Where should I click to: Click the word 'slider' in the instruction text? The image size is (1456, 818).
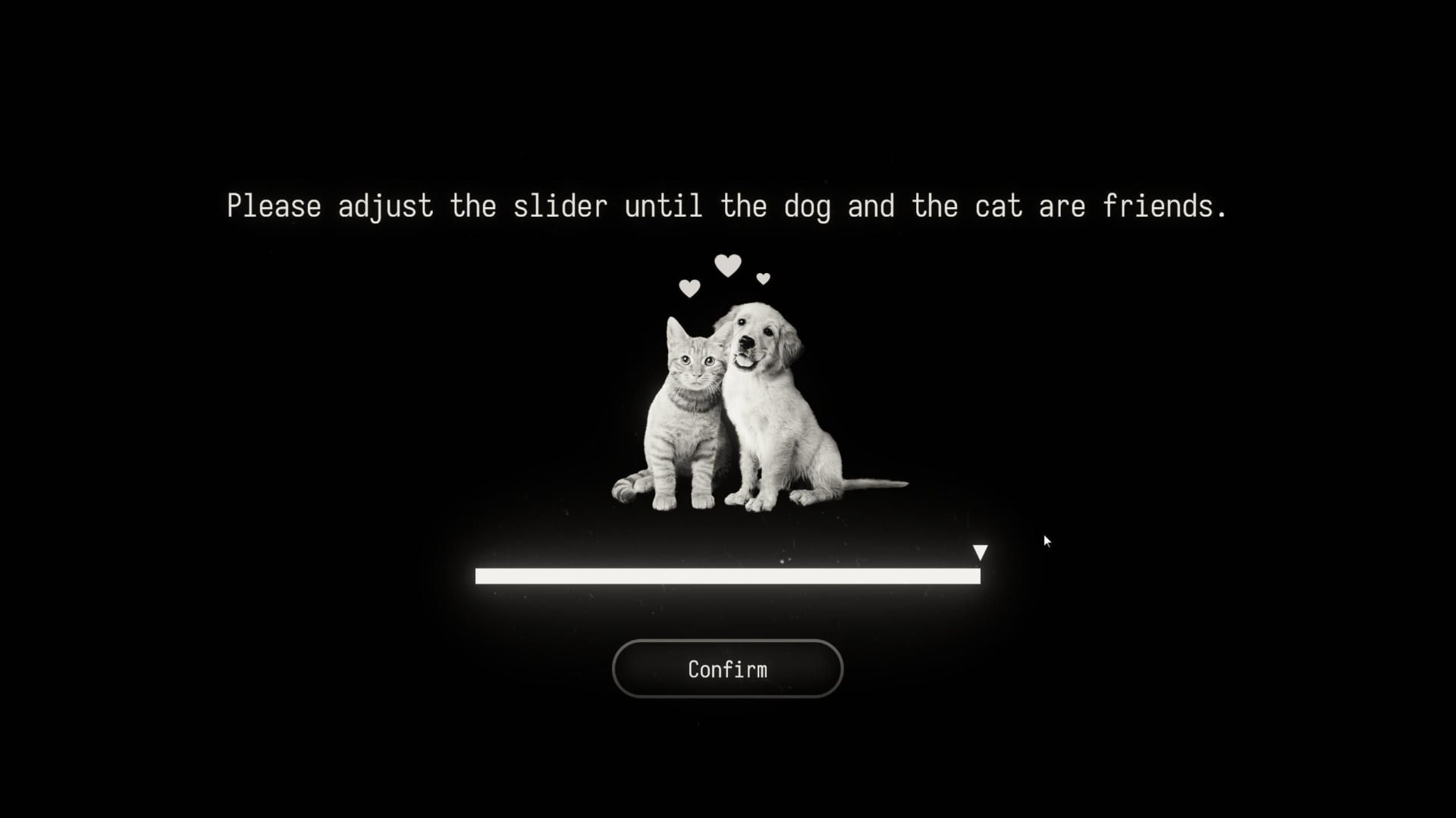tap(560, 205)
